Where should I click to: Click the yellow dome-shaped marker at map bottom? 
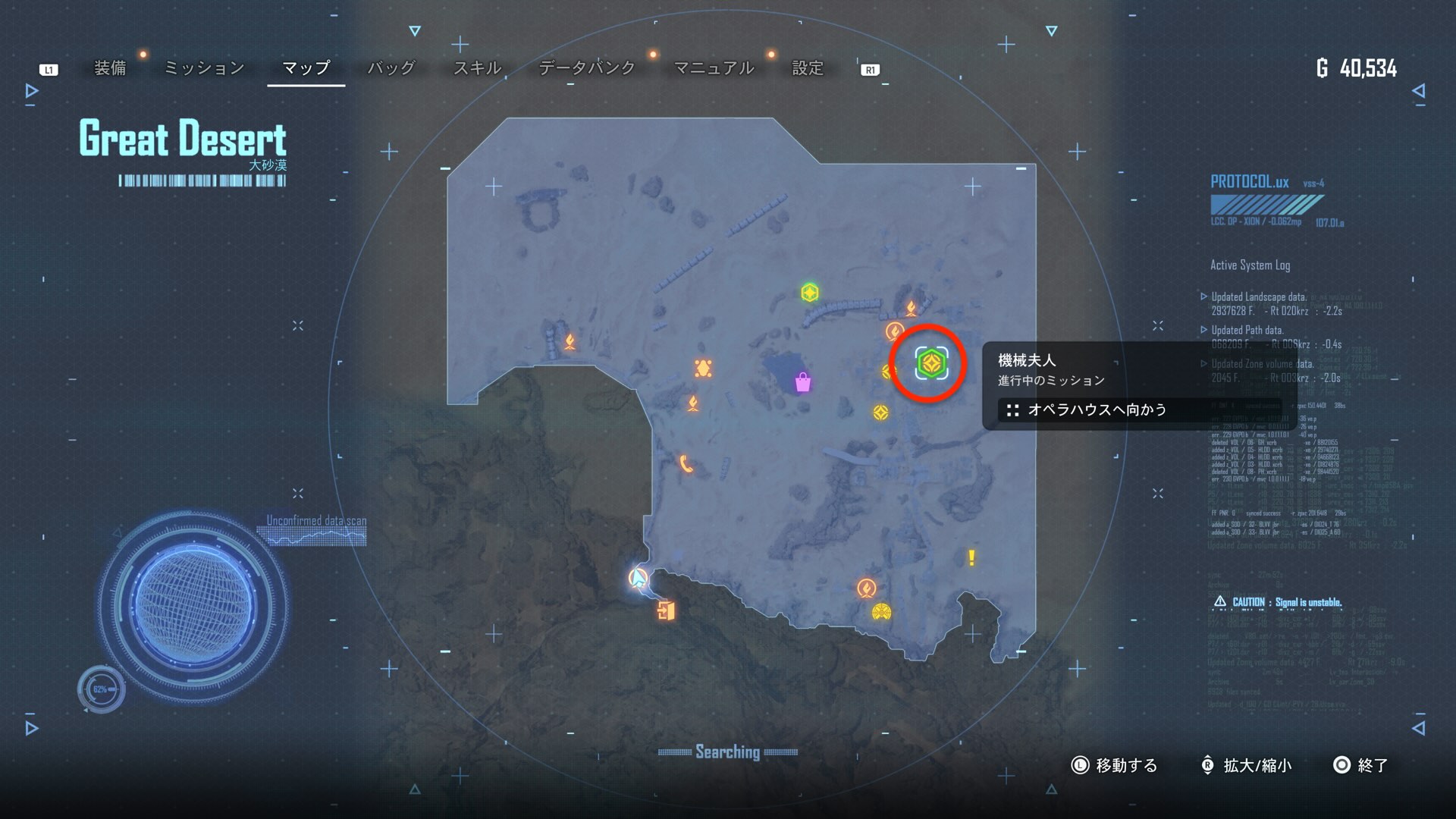881,612
